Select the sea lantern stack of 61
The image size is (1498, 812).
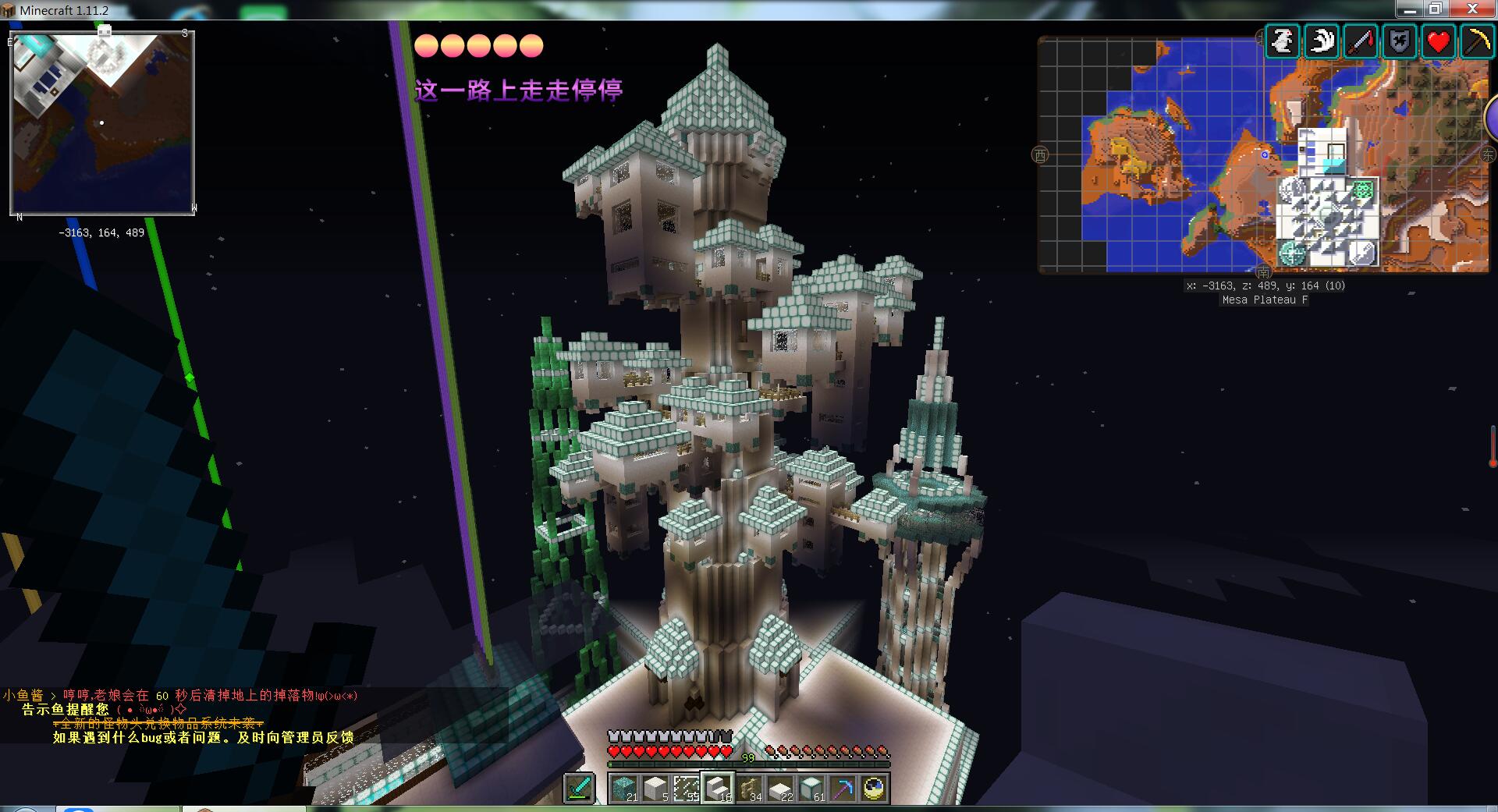tap(811, 788)
